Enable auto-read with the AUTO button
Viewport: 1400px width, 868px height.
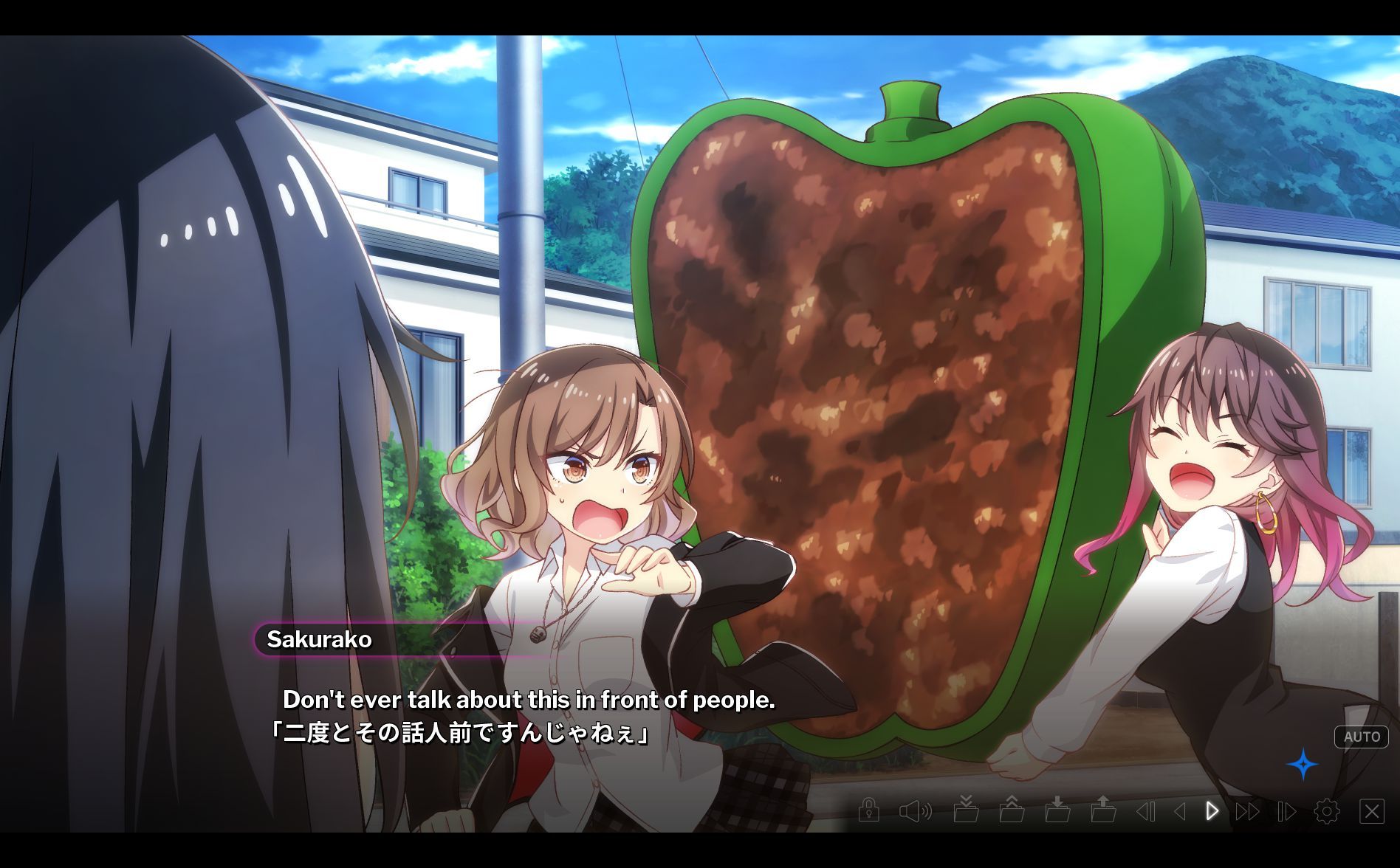pyautogui.click(x=1361, y=737)
